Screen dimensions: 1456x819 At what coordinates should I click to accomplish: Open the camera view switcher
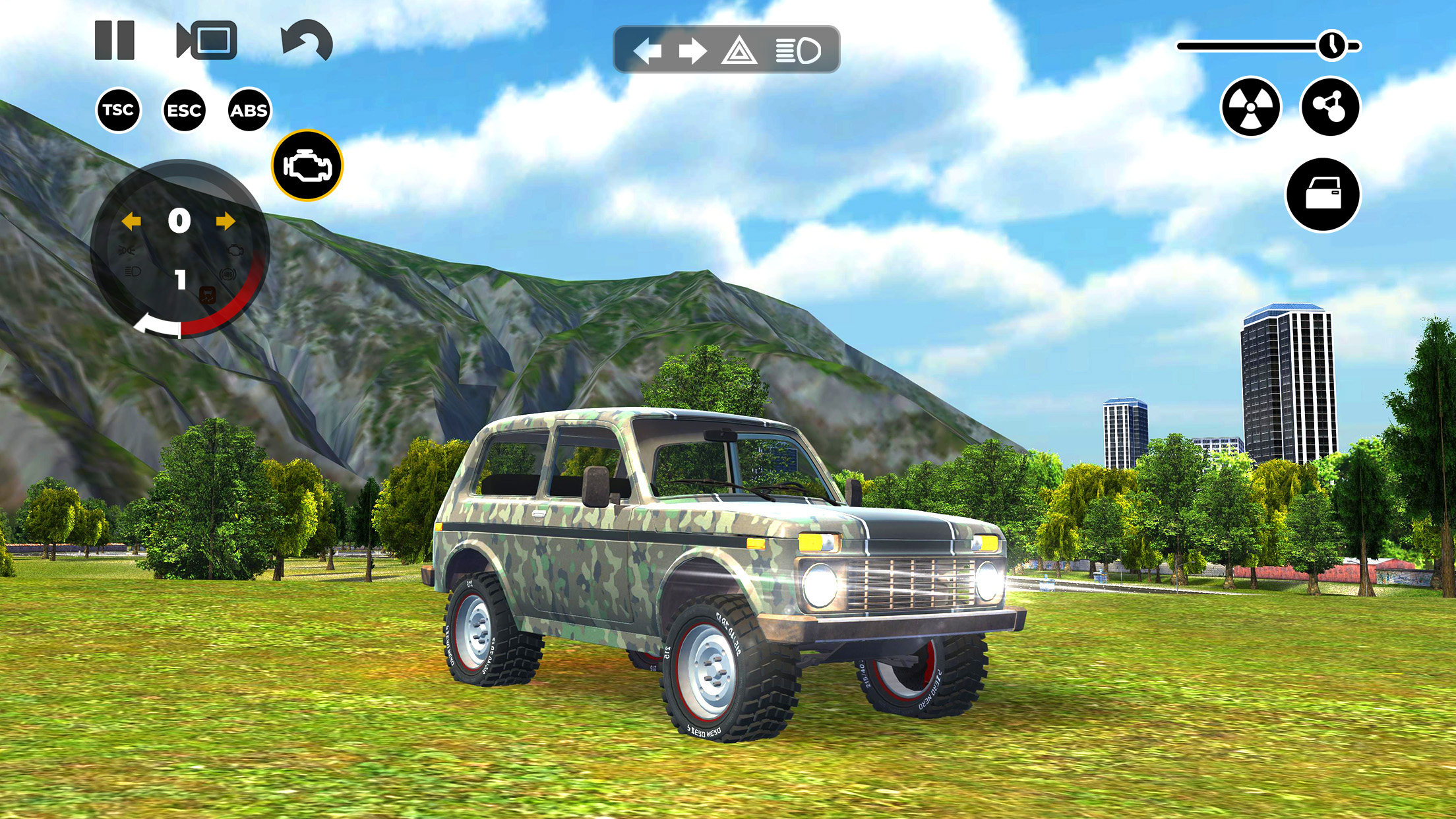[x=204, y=42]
